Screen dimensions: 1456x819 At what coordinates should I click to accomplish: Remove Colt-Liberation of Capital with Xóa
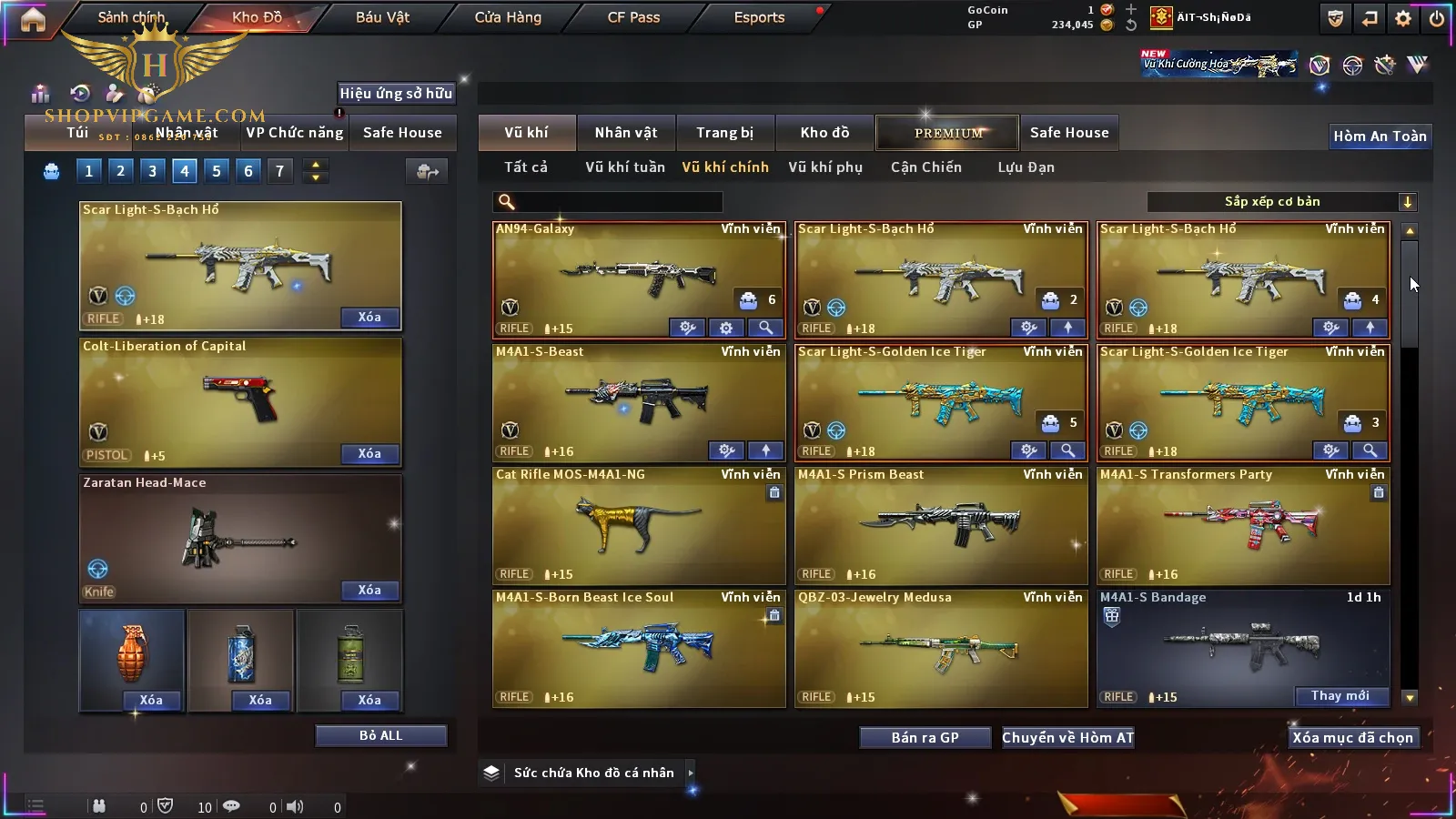tap(369, 454)
